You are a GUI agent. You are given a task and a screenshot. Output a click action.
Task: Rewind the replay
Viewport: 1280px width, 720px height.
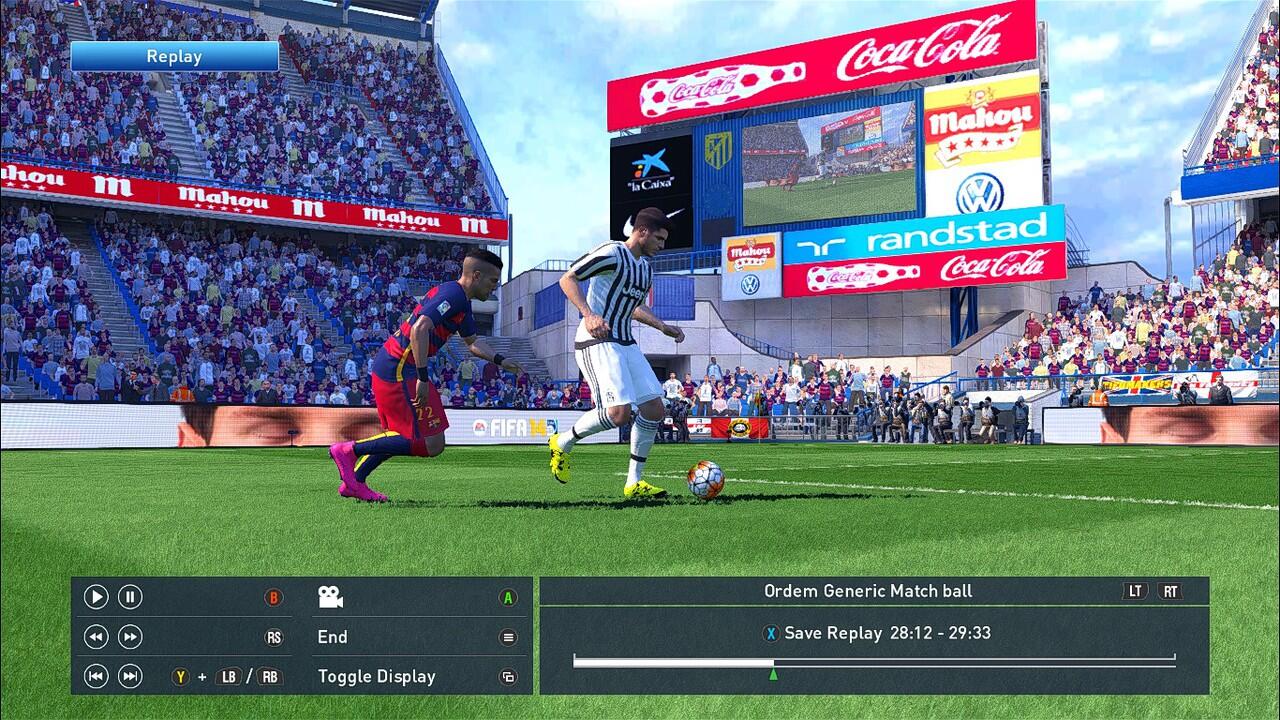(96, 637)
